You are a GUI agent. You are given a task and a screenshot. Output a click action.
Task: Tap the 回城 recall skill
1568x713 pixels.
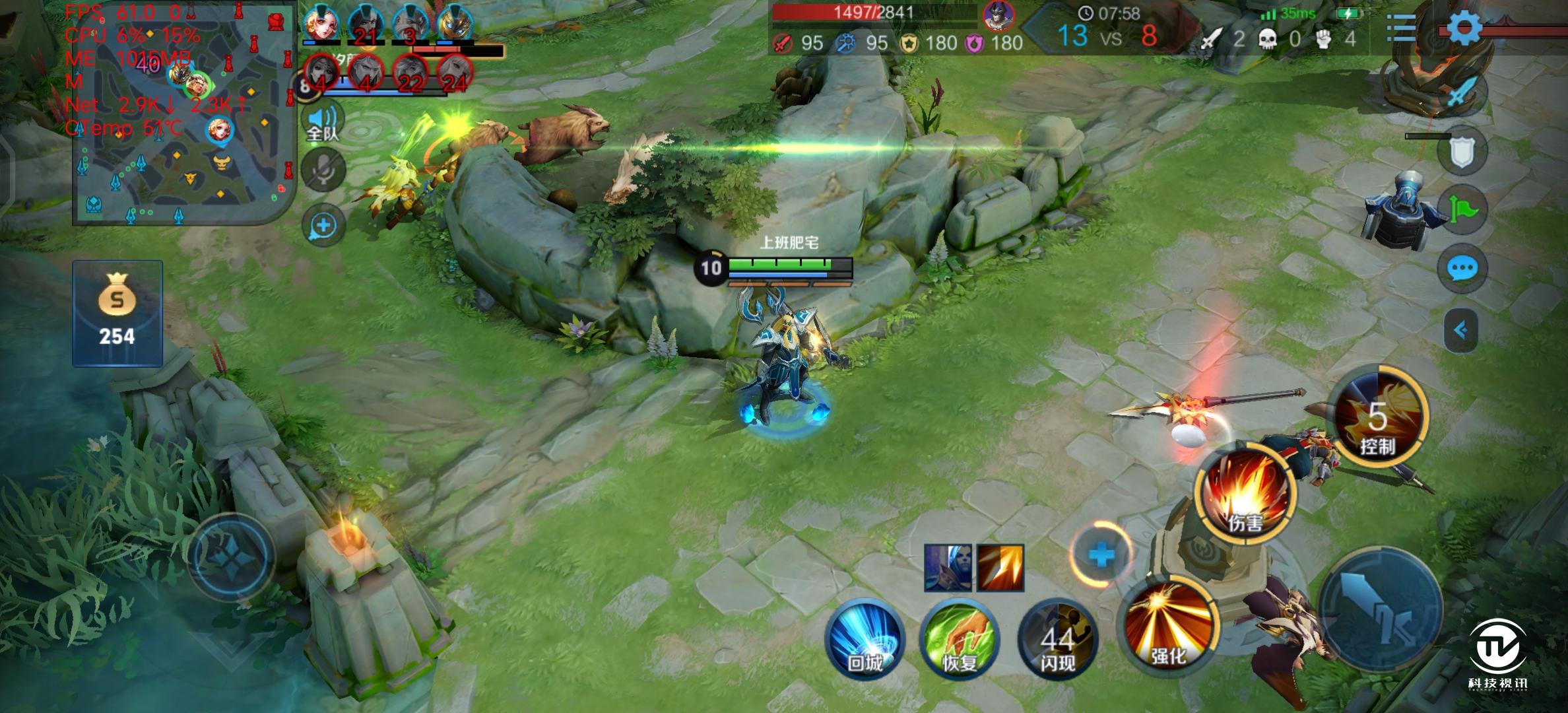click(x=864, y=638)
